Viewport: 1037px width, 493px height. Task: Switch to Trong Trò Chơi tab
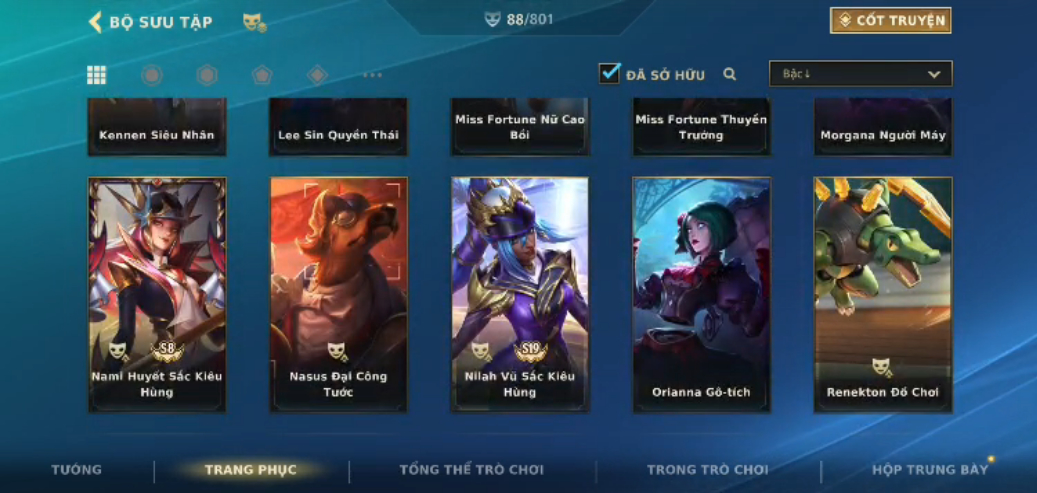click(x=708, y=470)
